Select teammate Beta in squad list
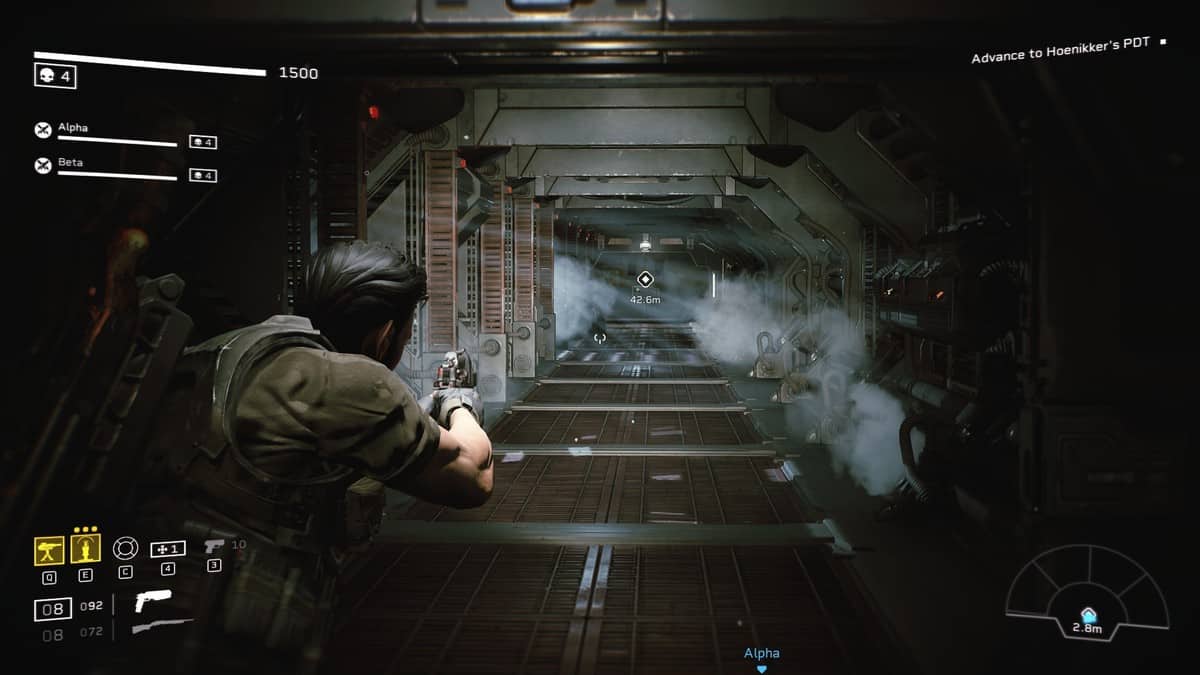1200x675 pixels. click(x=70, y=162)
